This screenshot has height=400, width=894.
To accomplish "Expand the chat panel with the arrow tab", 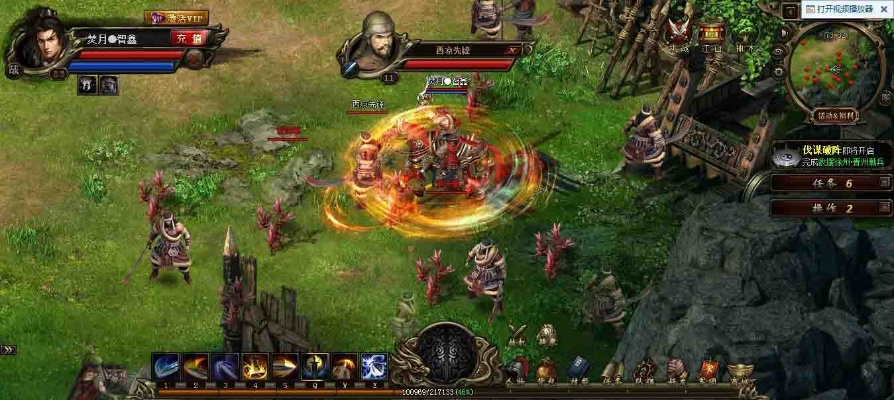I will 8,349.
